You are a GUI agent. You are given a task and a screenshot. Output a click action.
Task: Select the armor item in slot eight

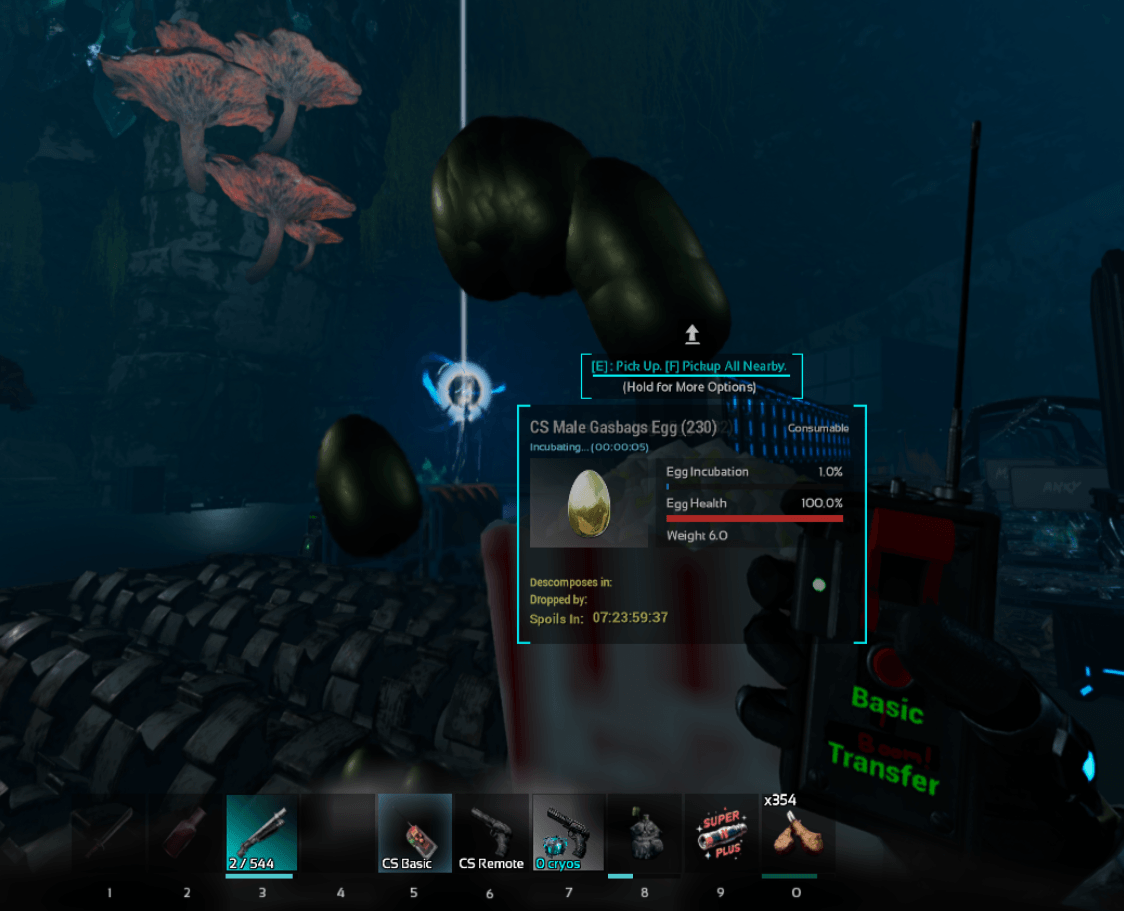pos(644,832)
